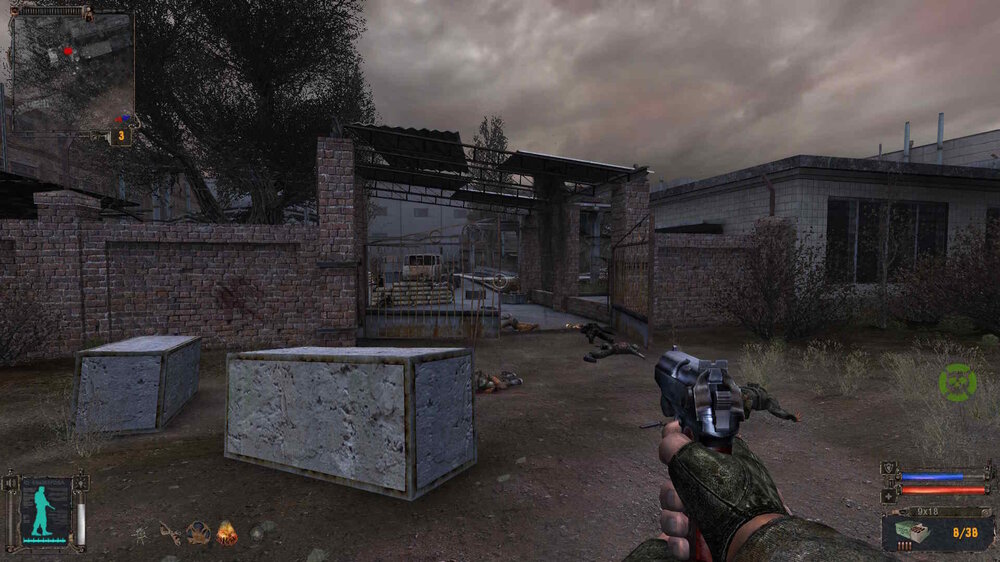This screenshot has width=1000, height=562.
Task: Click the armor shield icon
Action: [x=889, y=468]
